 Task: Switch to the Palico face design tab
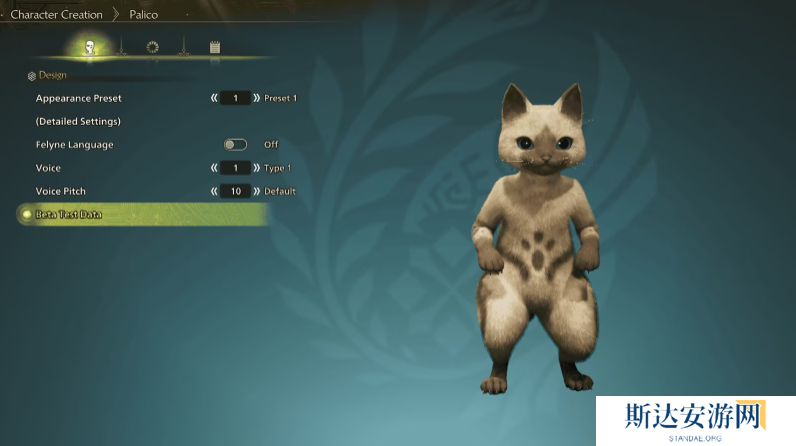click(89, 46)
